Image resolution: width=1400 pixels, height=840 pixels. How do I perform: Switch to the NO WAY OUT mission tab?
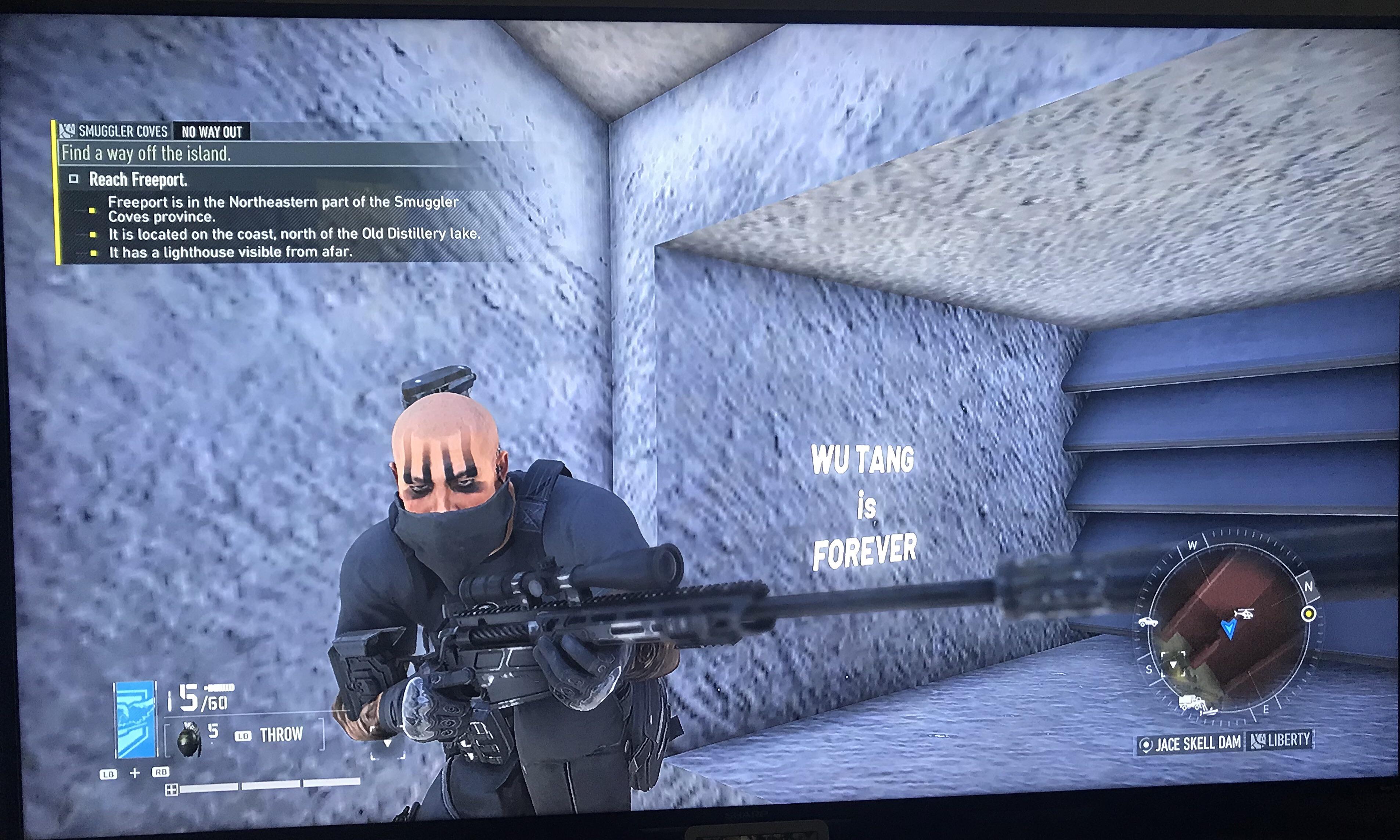click(x=212, y=131)
